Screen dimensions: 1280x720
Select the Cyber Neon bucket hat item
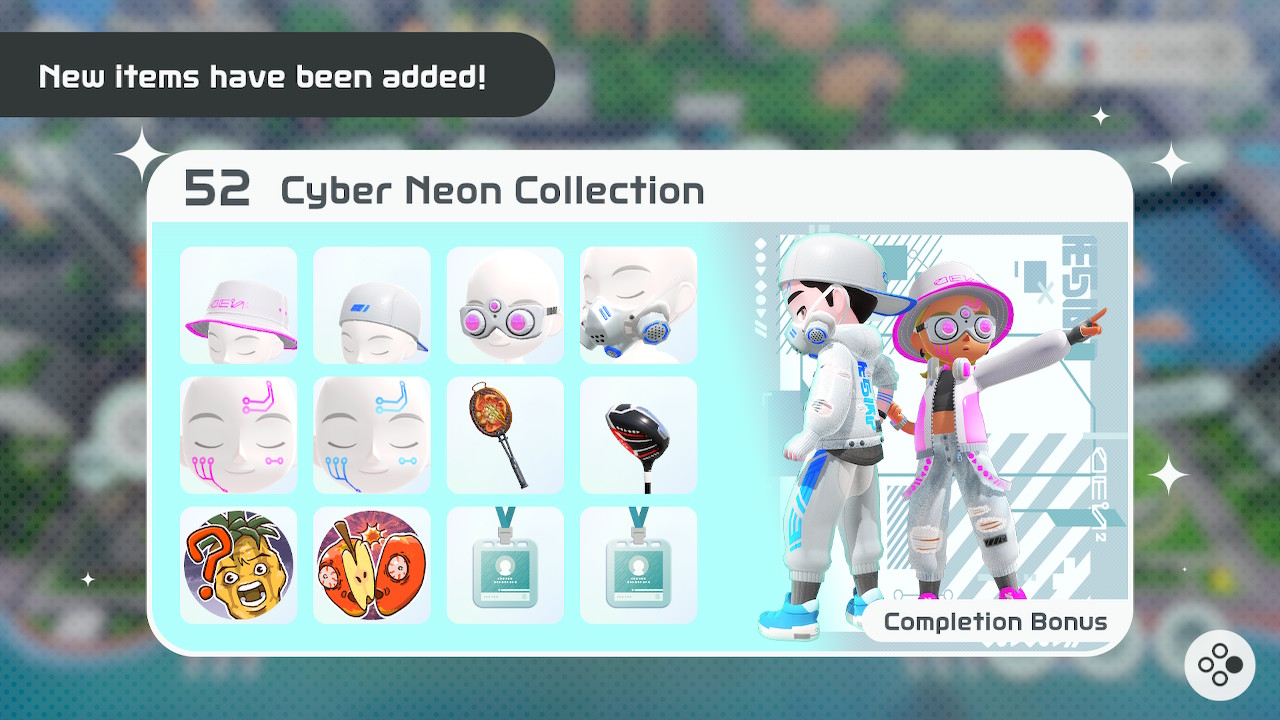[x=238, y=305]
